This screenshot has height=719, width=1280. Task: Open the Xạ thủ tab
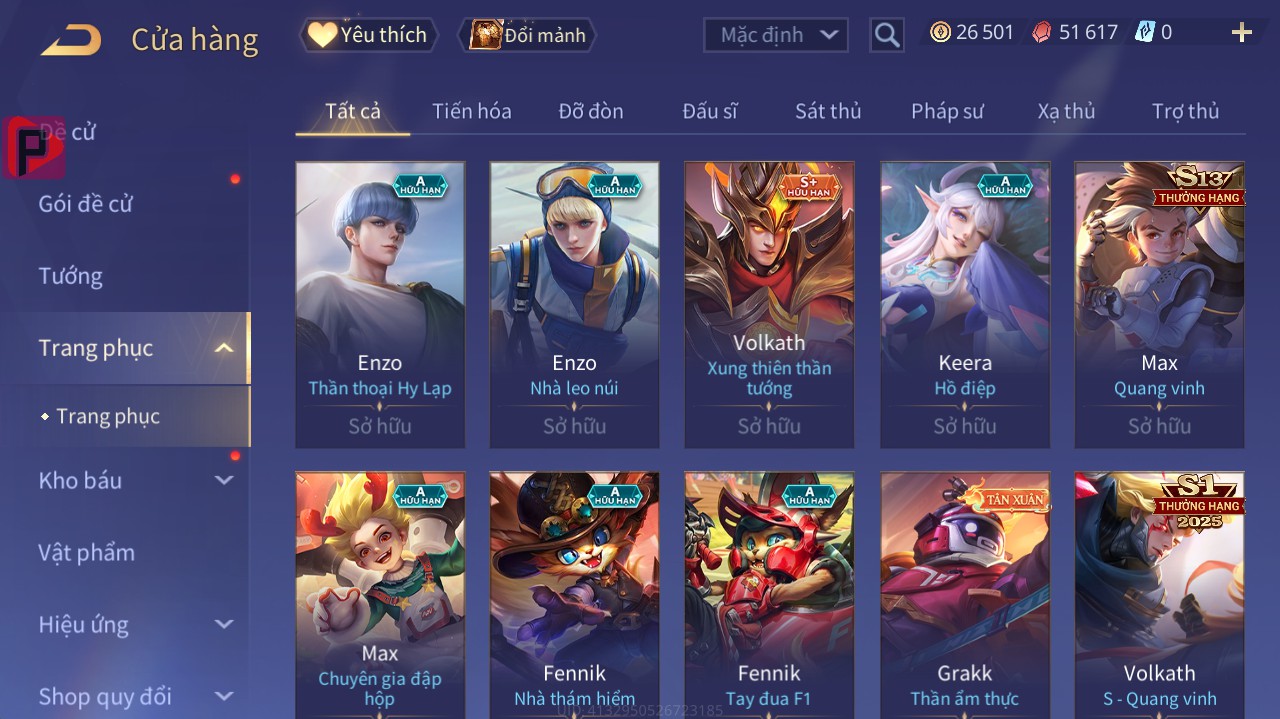[x=1066, y=111]
